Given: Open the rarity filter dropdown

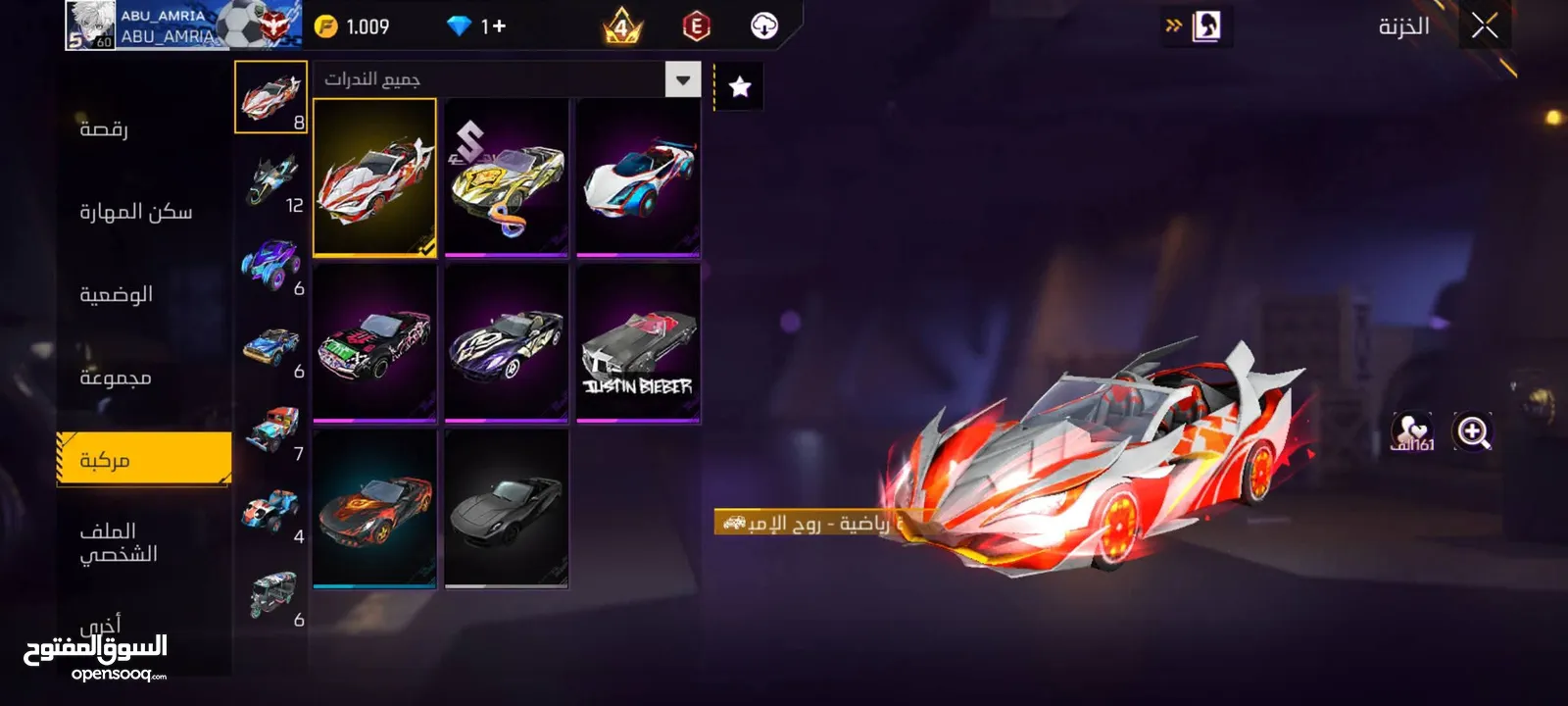Looking at the screenshot, I should [683, 79].
